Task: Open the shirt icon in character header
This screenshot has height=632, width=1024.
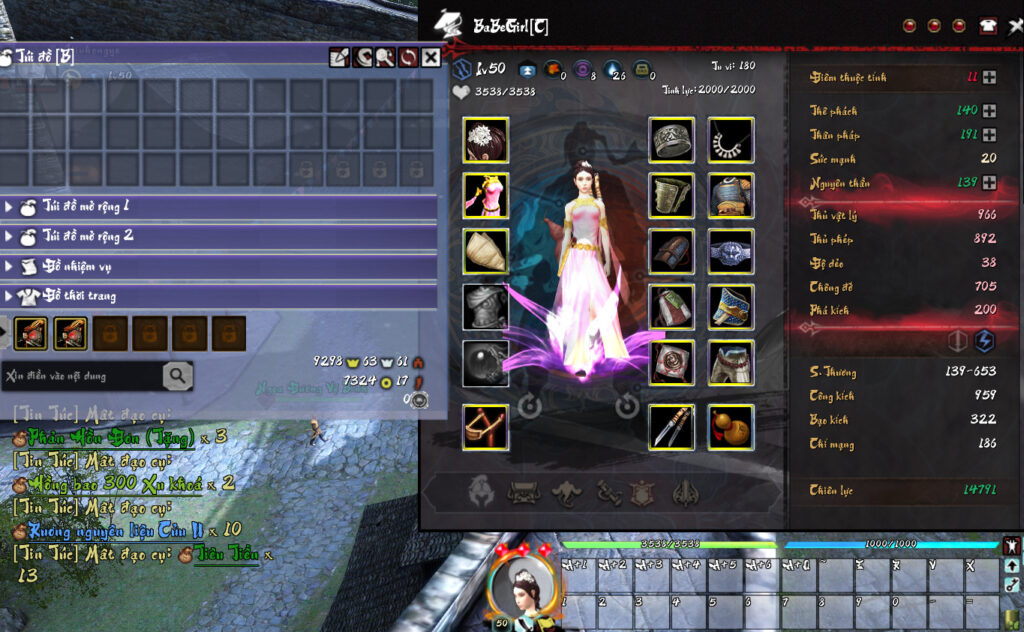Action: (x=988, y=26)
